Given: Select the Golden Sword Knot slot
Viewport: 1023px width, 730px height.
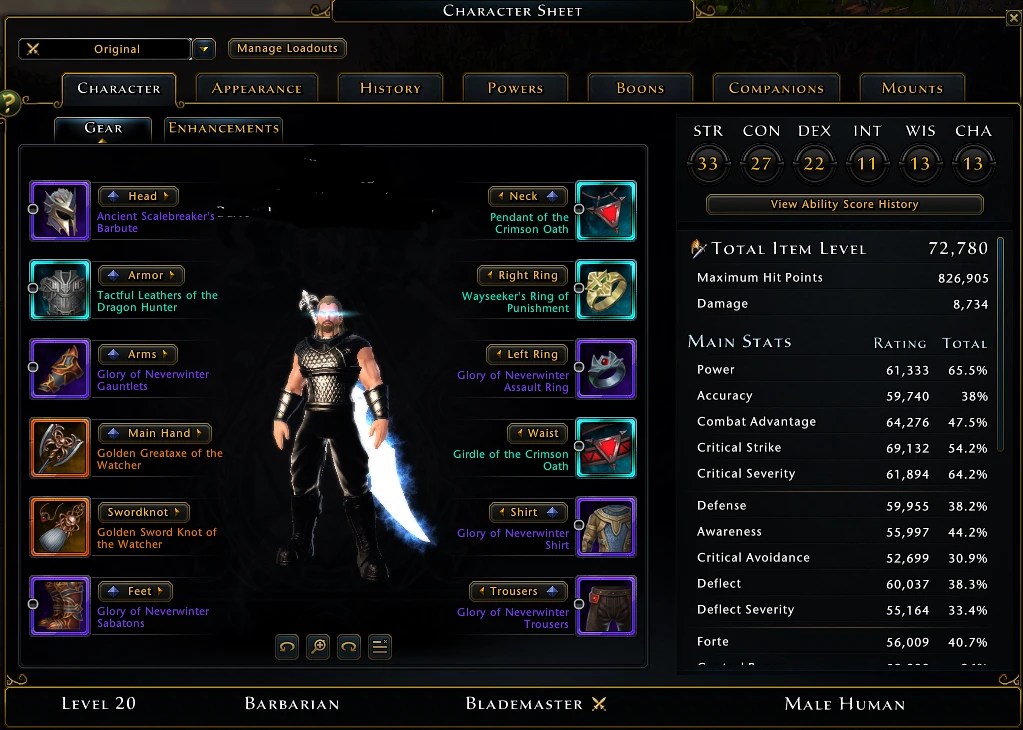Looking at the screenshot, I should tap(60, 527).
